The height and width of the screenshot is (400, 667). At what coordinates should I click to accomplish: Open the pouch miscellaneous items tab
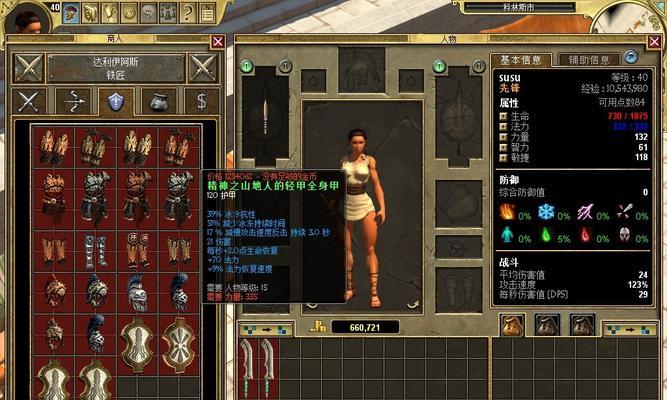tap(160, 101)
